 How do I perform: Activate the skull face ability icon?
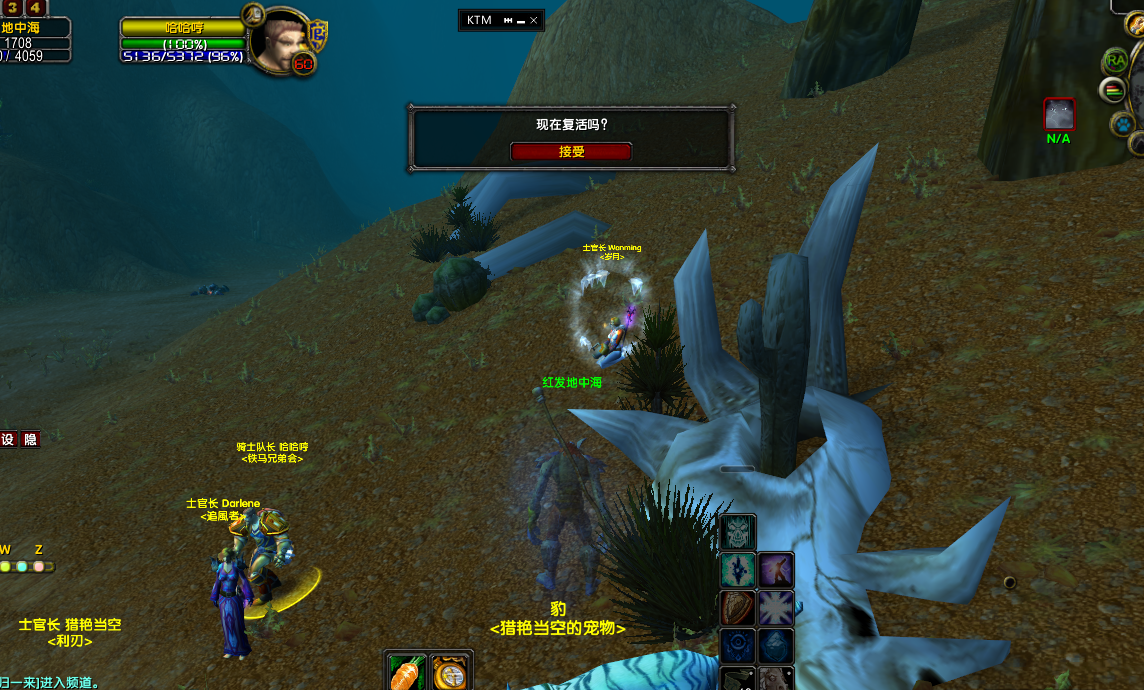tap(738, 532)
